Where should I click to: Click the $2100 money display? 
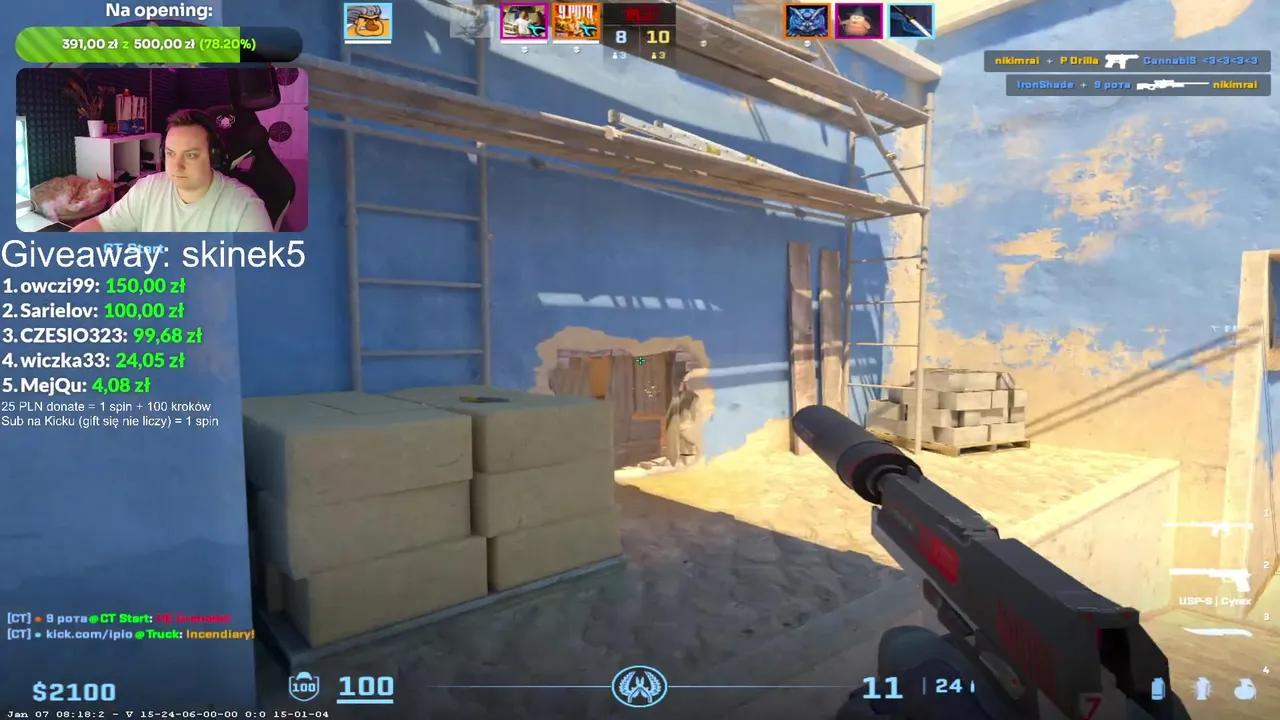(75, 691)
